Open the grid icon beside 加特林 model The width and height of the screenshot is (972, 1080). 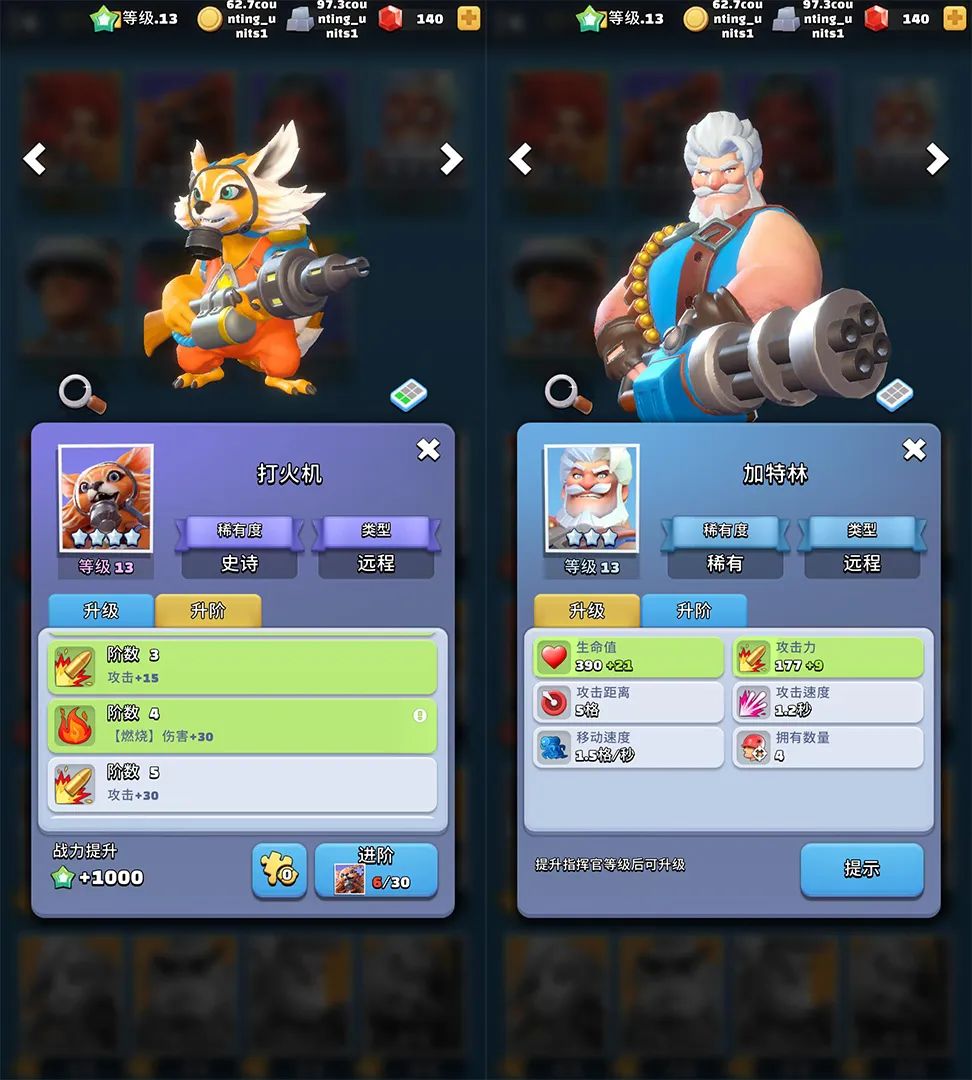tap(894, 395)
